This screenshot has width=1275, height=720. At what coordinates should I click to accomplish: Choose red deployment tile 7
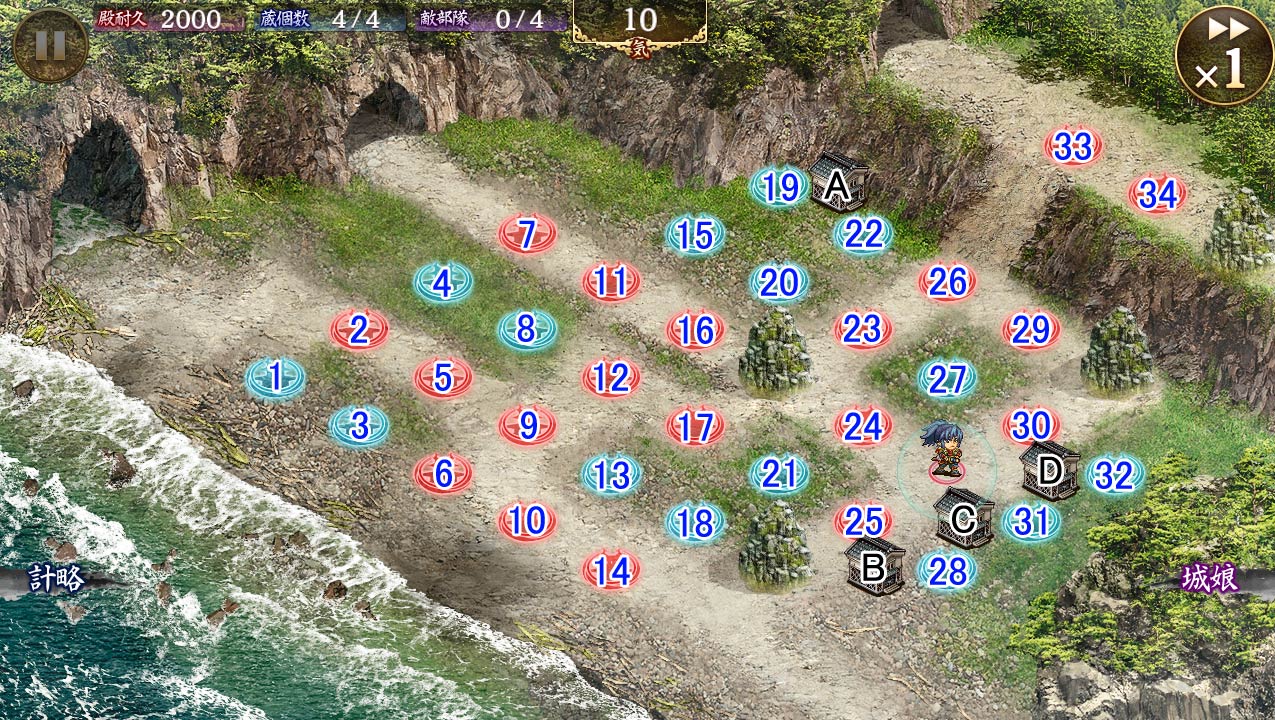pos(527,234)
